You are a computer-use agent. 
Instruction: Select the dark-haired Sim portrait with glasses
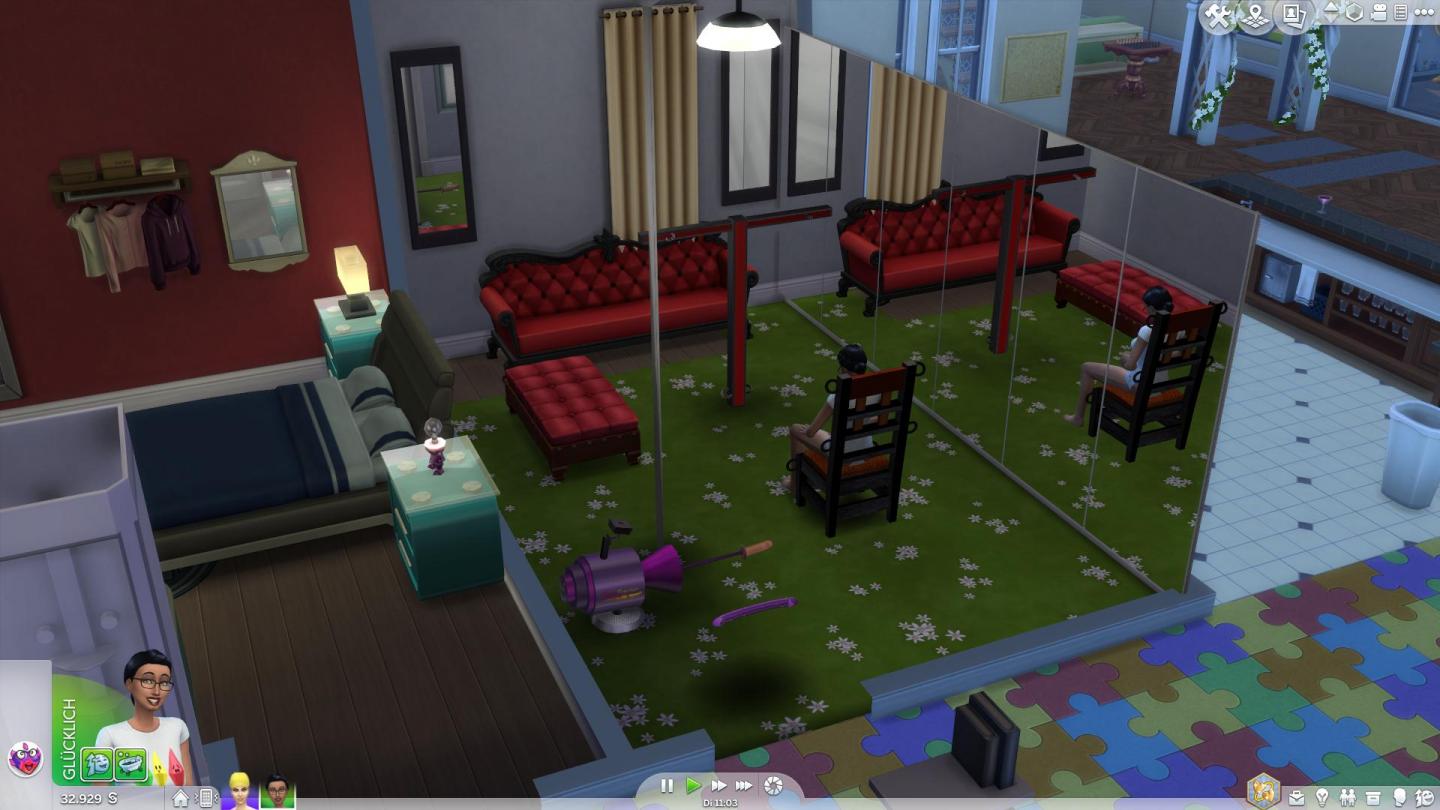tap(277, 792)
